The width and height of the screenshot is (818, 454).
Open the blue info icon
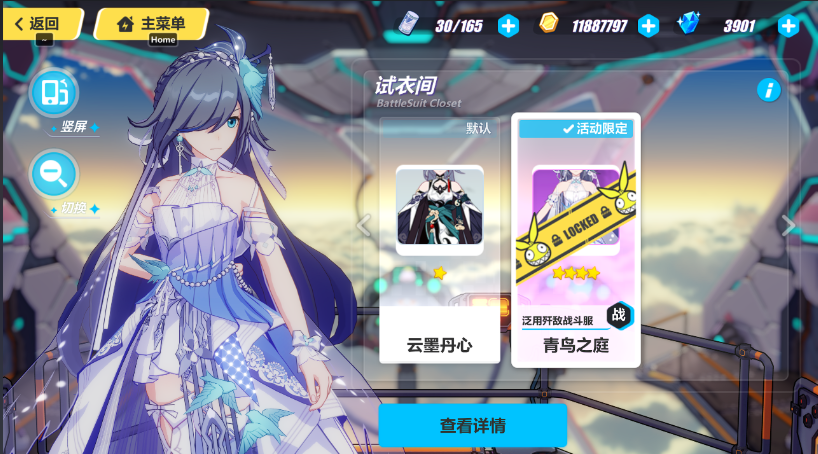point(768,90)
